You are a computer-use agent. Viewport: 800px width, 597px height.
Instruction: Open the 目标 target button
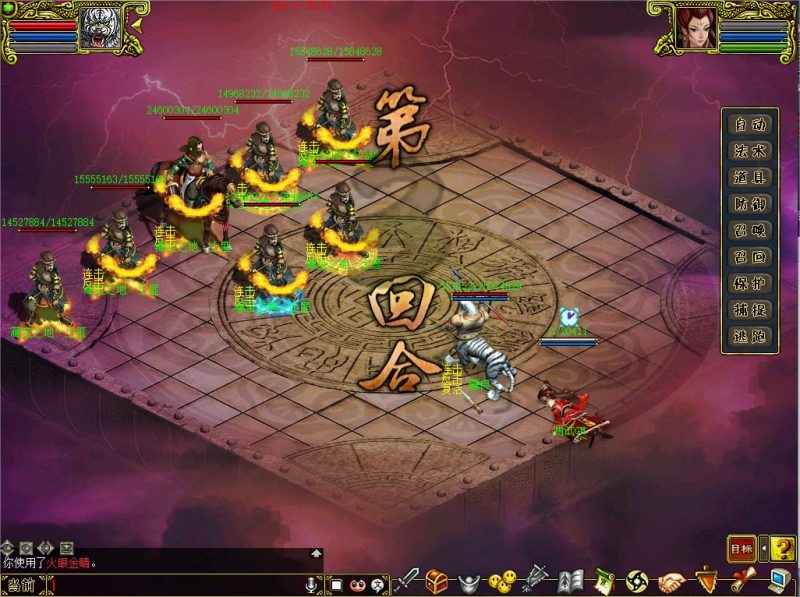tap(741, 548)
